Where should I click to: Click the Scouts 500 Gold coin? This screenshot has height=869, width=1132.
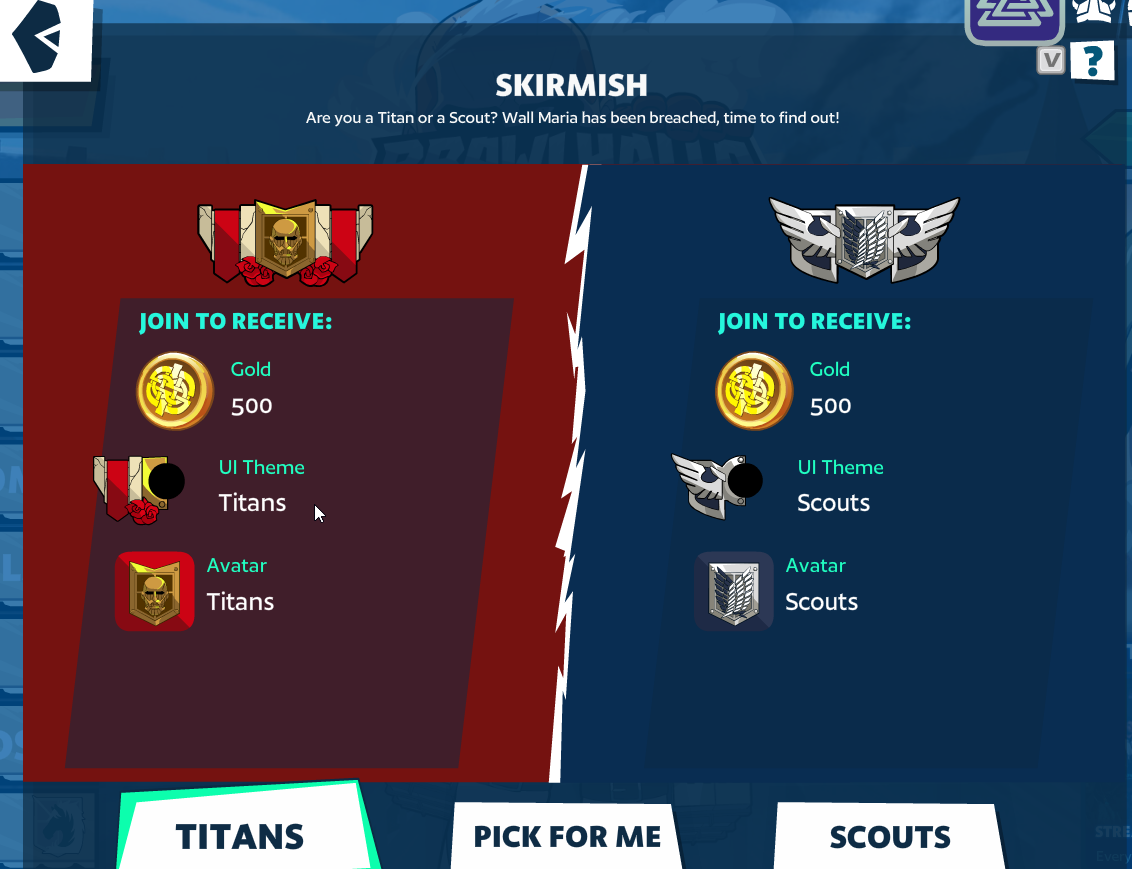tap(754, 391)
